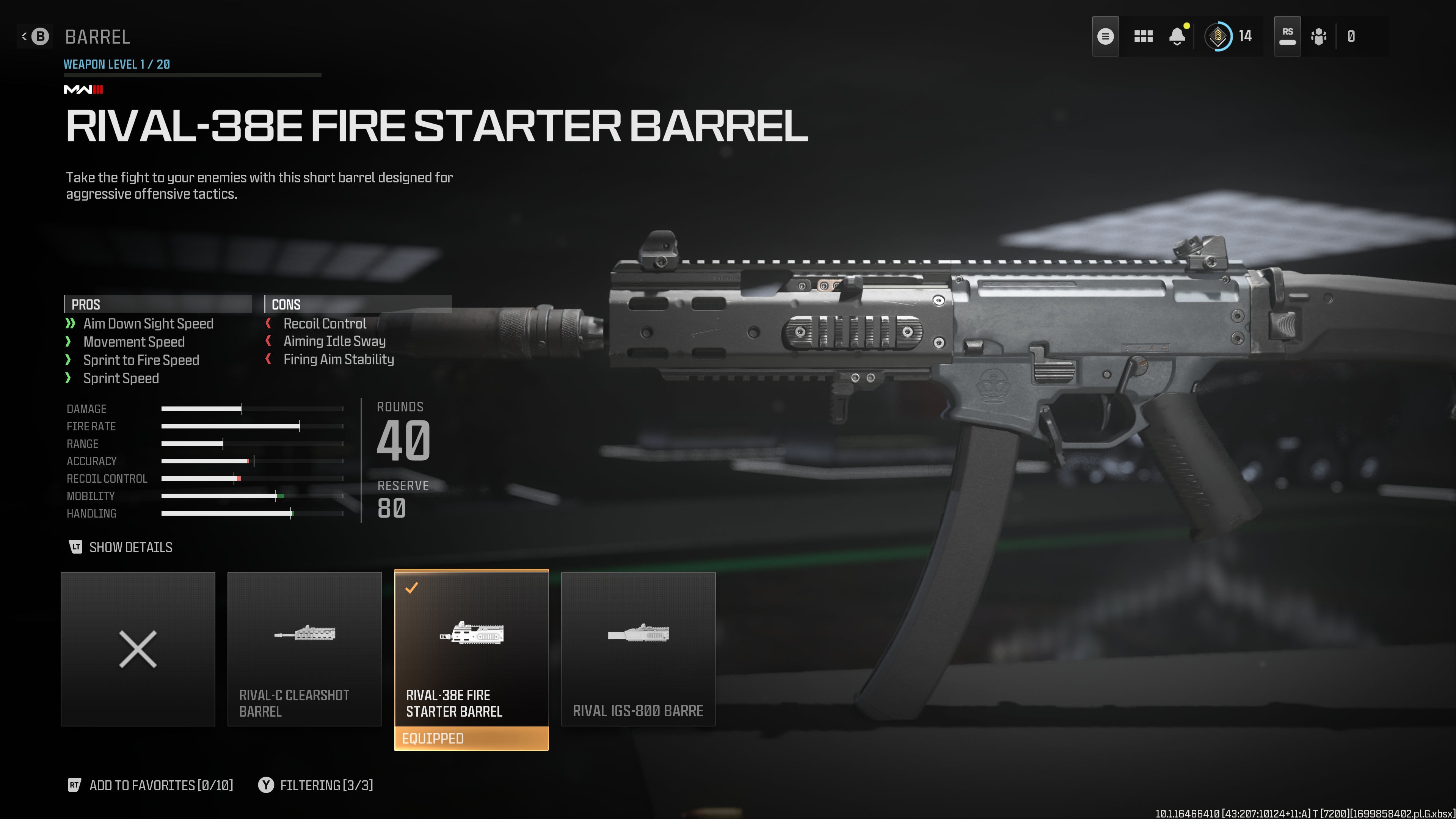The image size is (1456, 819).
Task: Open the grid menu icon
Action: 1143,37
